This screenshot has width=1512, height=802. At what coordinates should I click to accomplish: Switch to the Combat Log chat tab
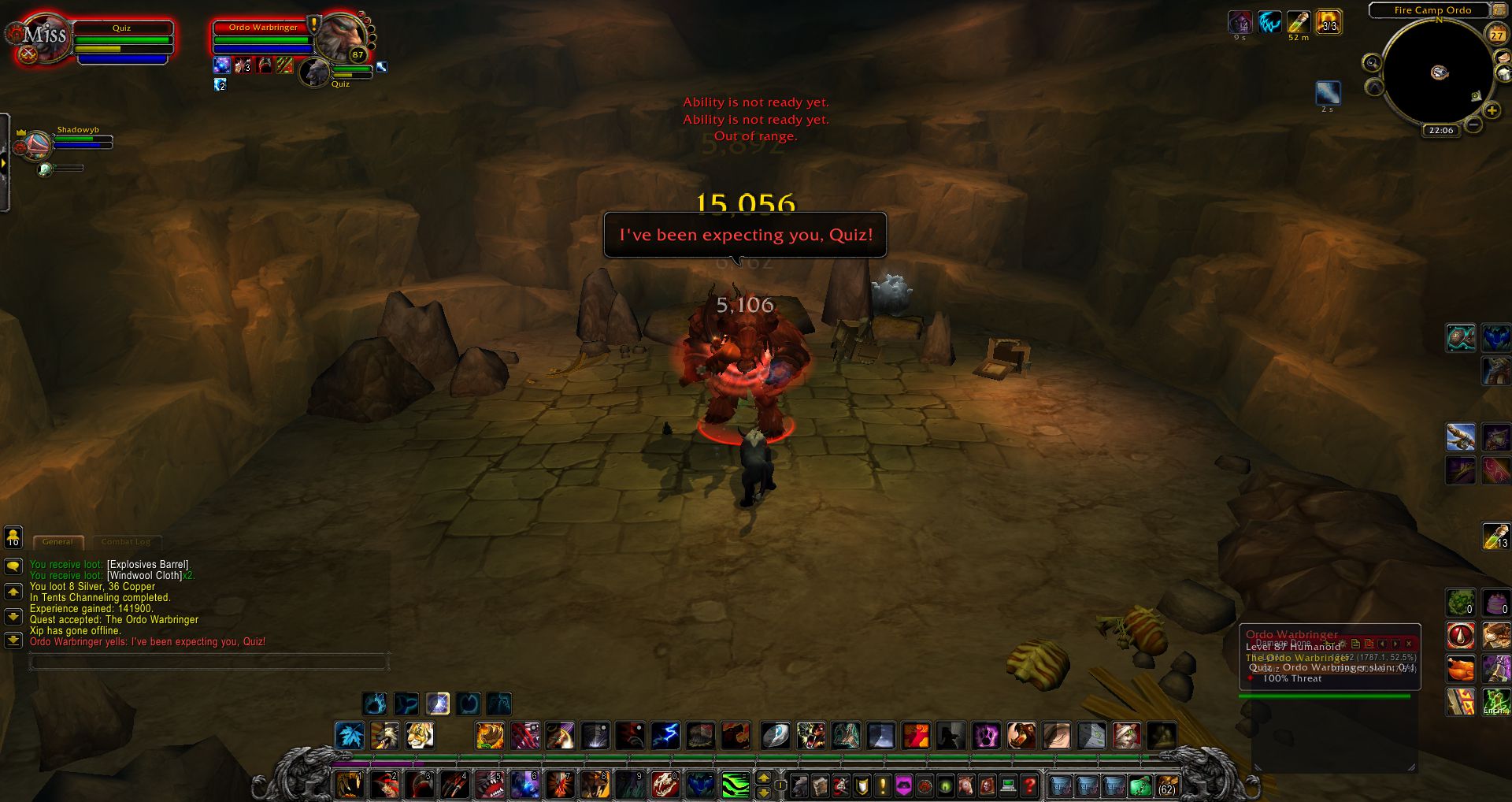126,542
